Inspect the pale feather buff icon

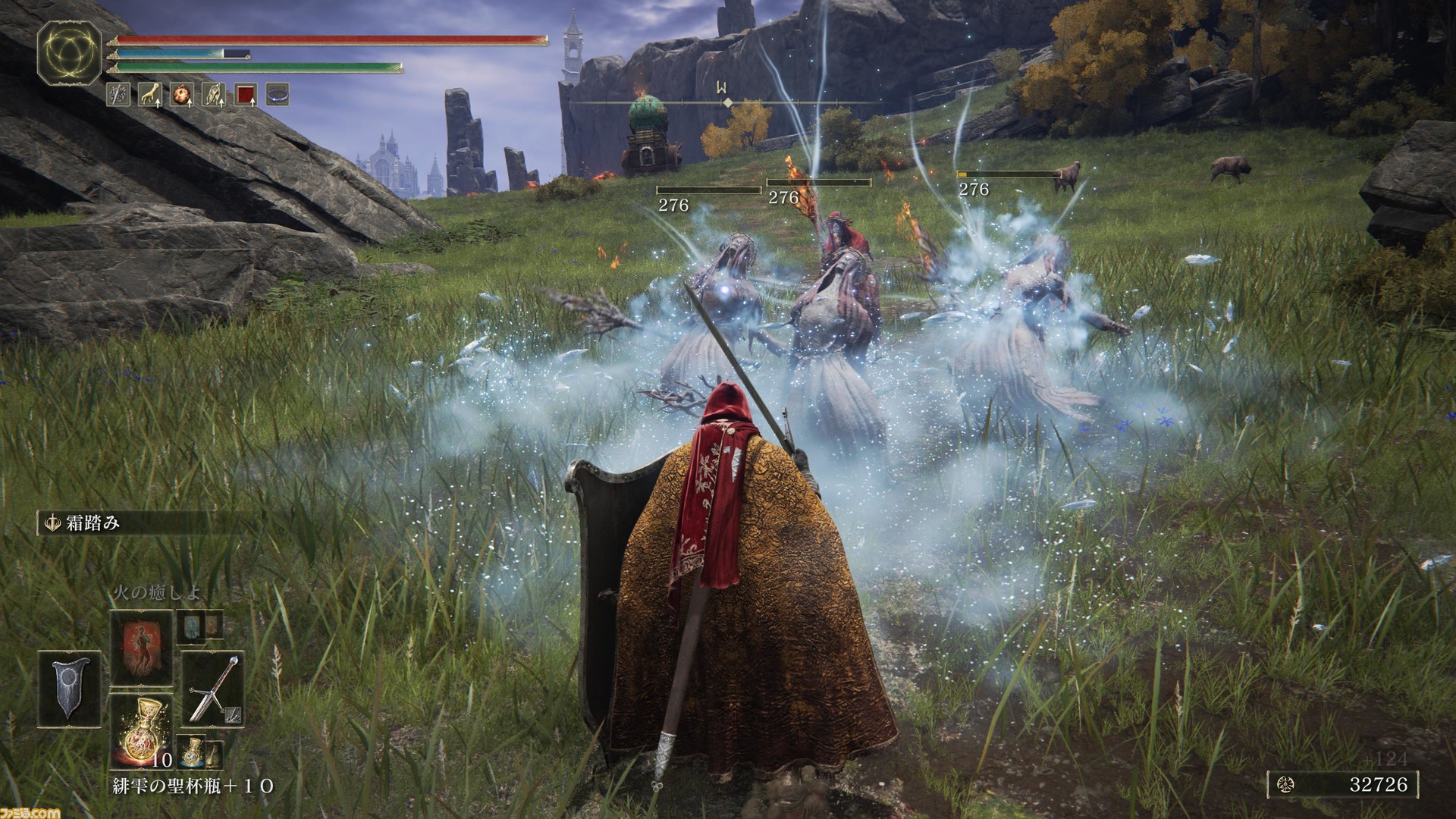click(213, 95)
